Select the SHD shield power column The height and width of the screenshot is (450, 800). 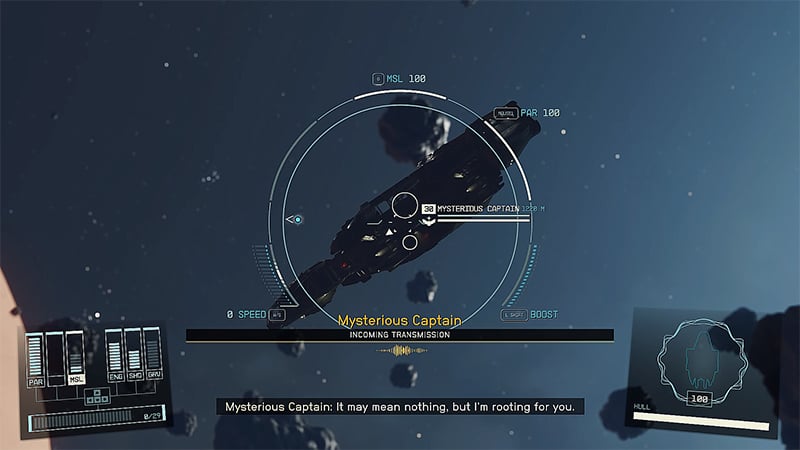[x=133, y=357]
